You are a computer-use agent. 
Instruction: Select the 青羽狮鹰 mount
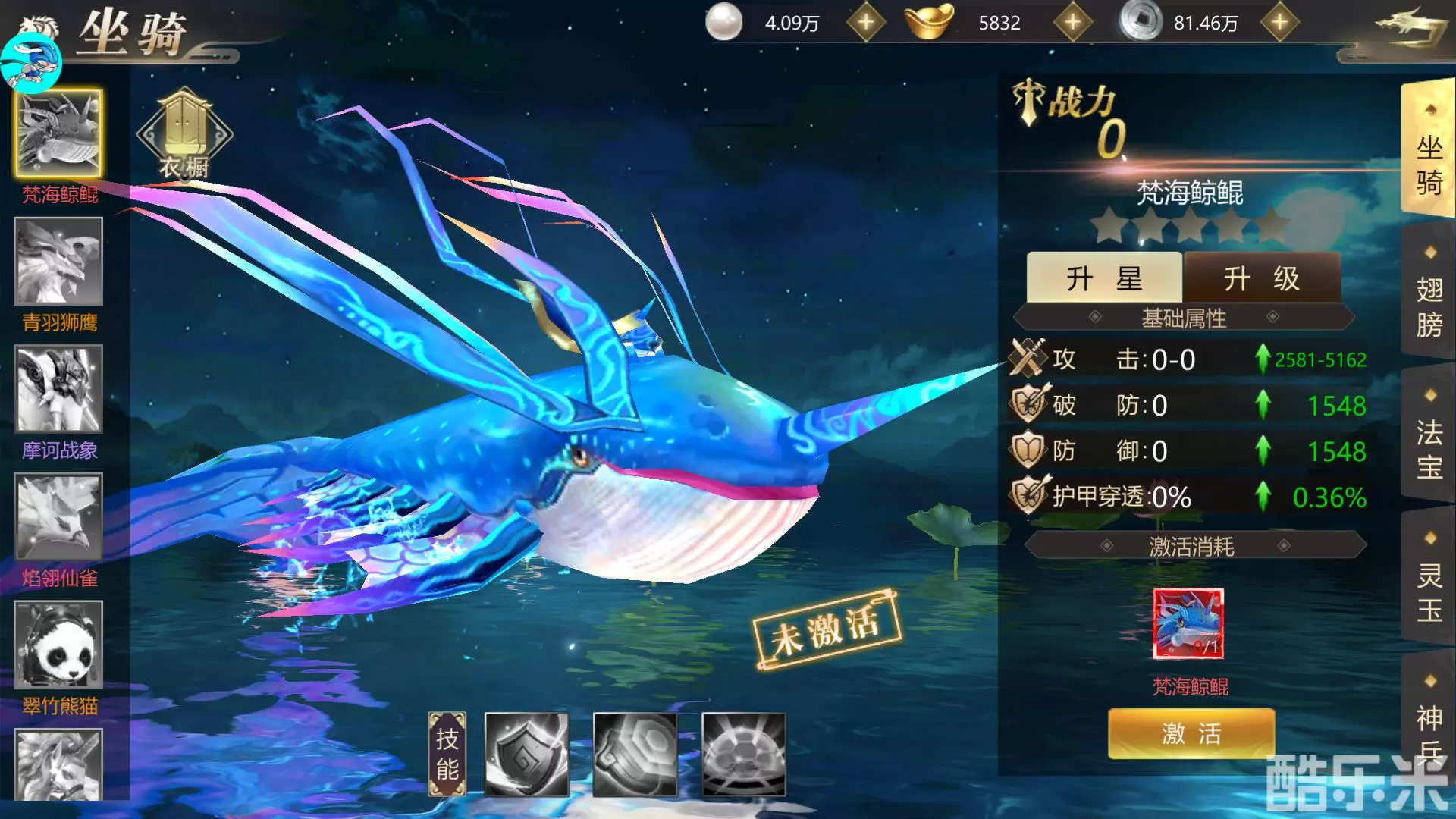click(58, 262)
